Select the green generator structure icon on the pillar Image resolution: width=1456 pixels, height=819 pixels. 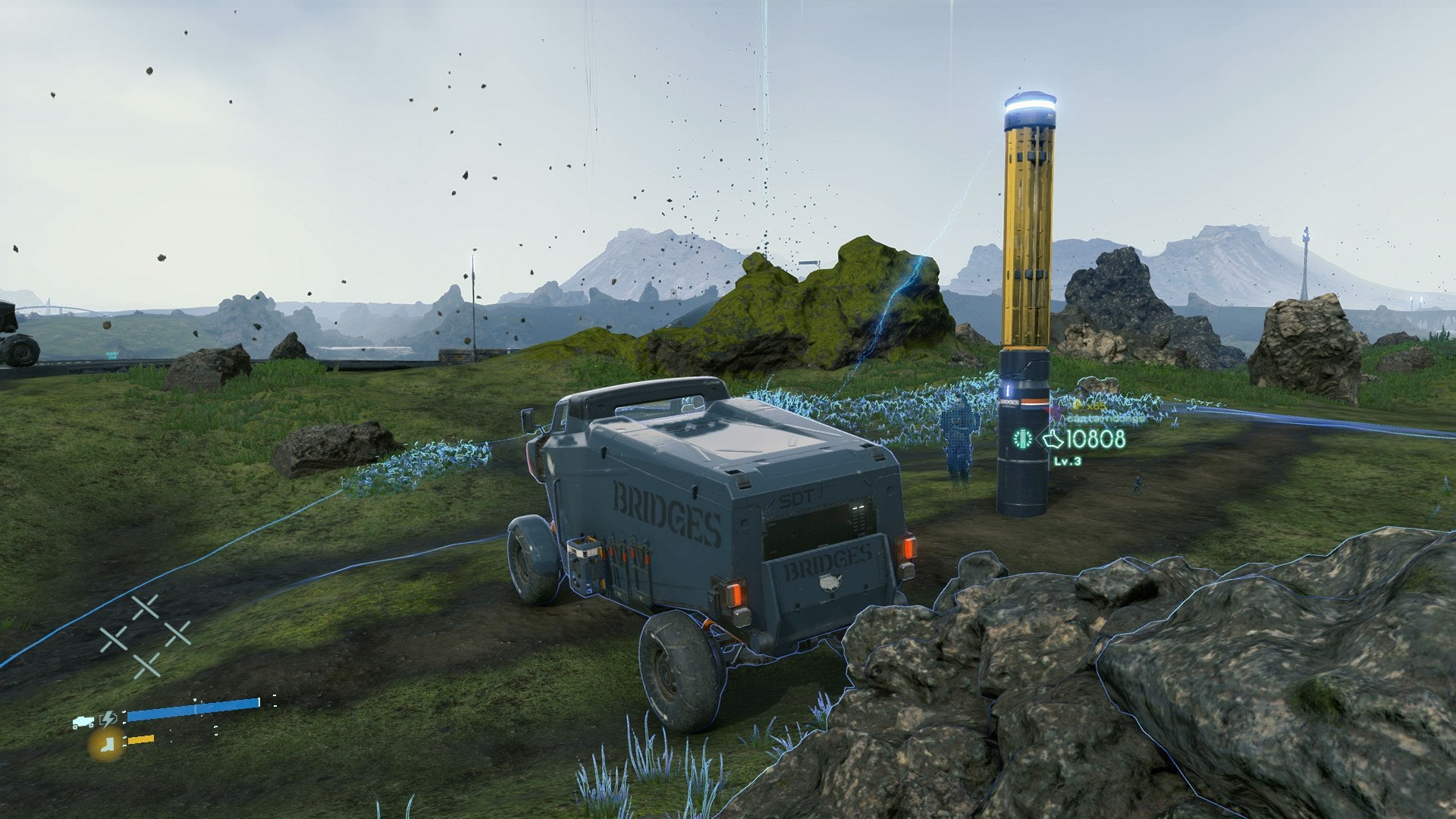[1021, 438]
